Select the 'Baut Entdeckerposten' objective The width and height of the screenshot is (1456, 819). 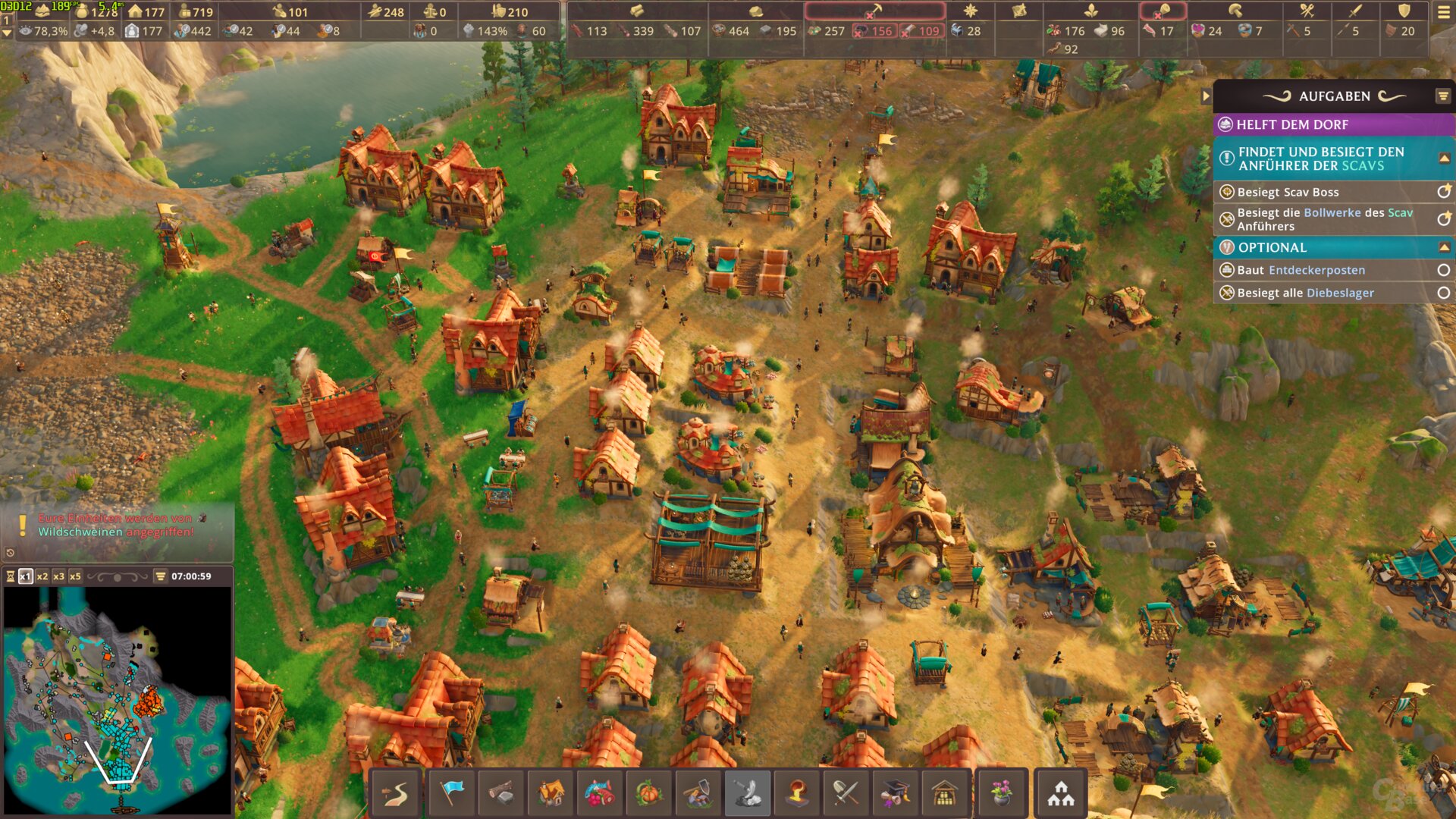pyautogui.click(x=1301, y=270)
